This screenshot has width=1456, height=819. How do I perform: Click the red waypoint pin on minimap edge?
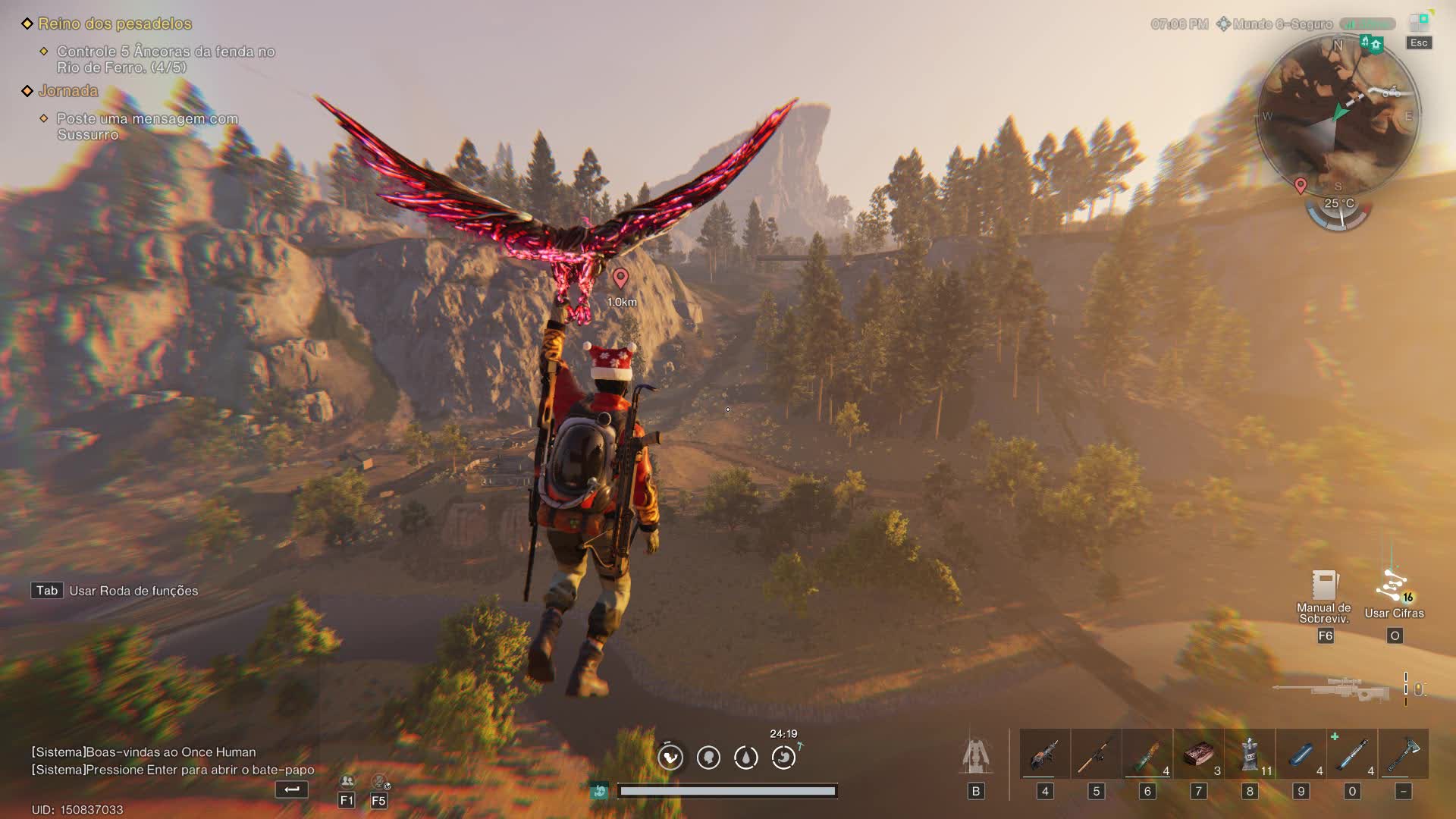[x=1301, y=185]
